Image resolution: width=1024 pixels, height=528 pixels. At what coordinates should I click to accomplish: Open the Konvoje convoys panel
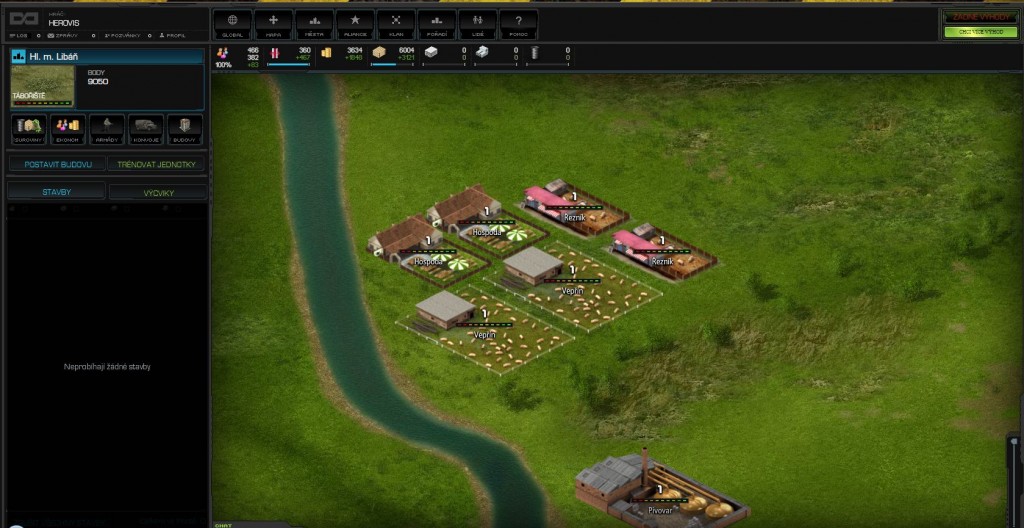coord(146,130)
